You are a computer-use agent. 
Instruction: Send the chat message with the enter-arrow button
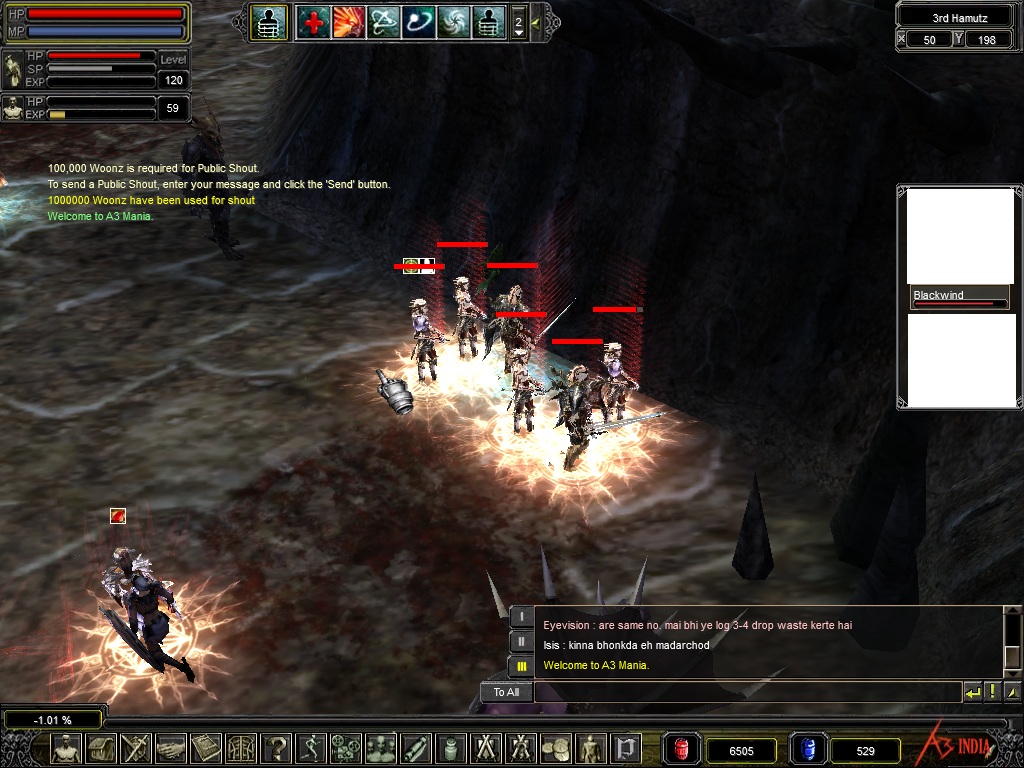(x=972, y=692)
